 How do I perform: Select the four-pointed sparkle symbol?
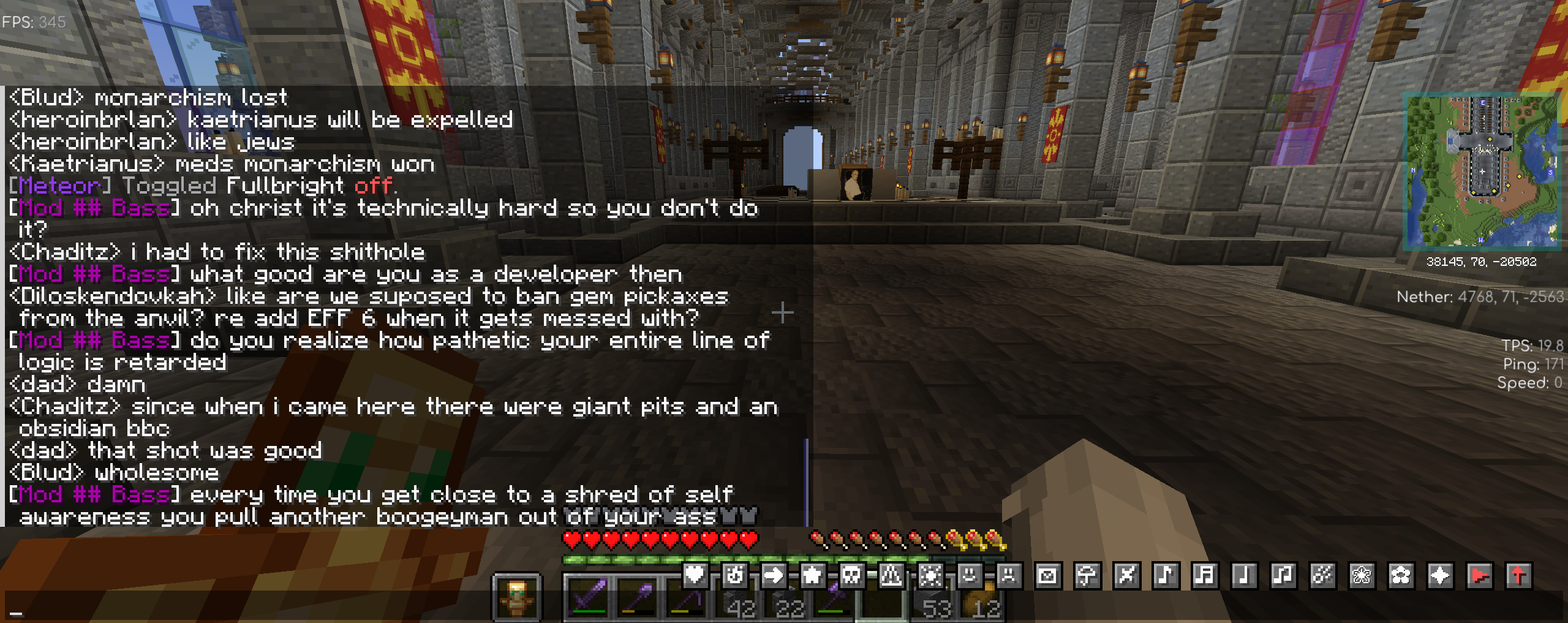pos(1440,575)
